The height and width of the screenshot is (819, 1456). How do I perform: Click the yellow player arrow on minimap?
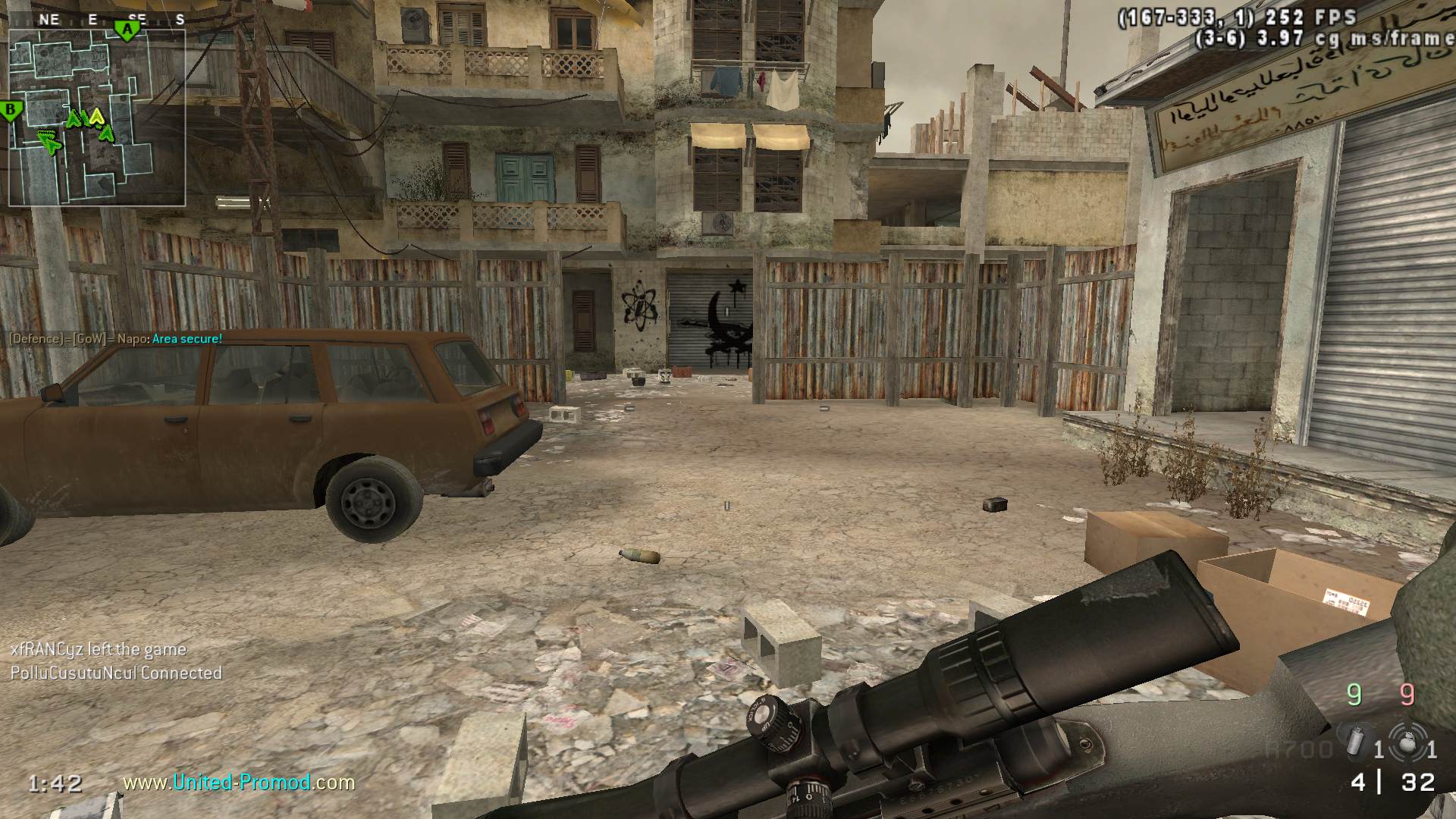pyautogui.click(x=96, y=116)
